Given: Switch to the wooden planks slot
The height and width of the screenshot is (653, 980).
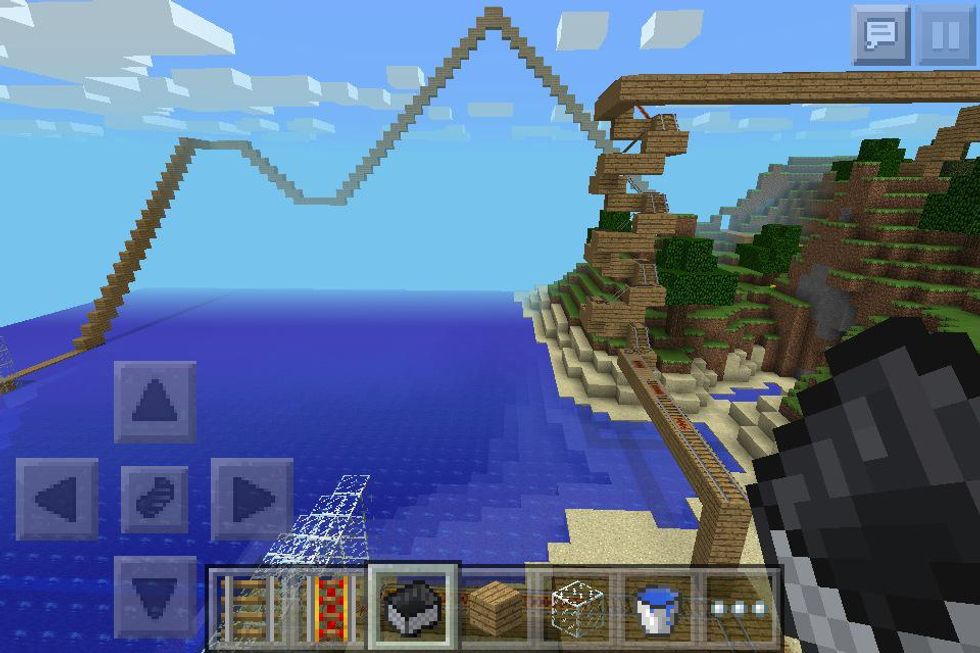Looking at the screenshot, I should [496, 607].
